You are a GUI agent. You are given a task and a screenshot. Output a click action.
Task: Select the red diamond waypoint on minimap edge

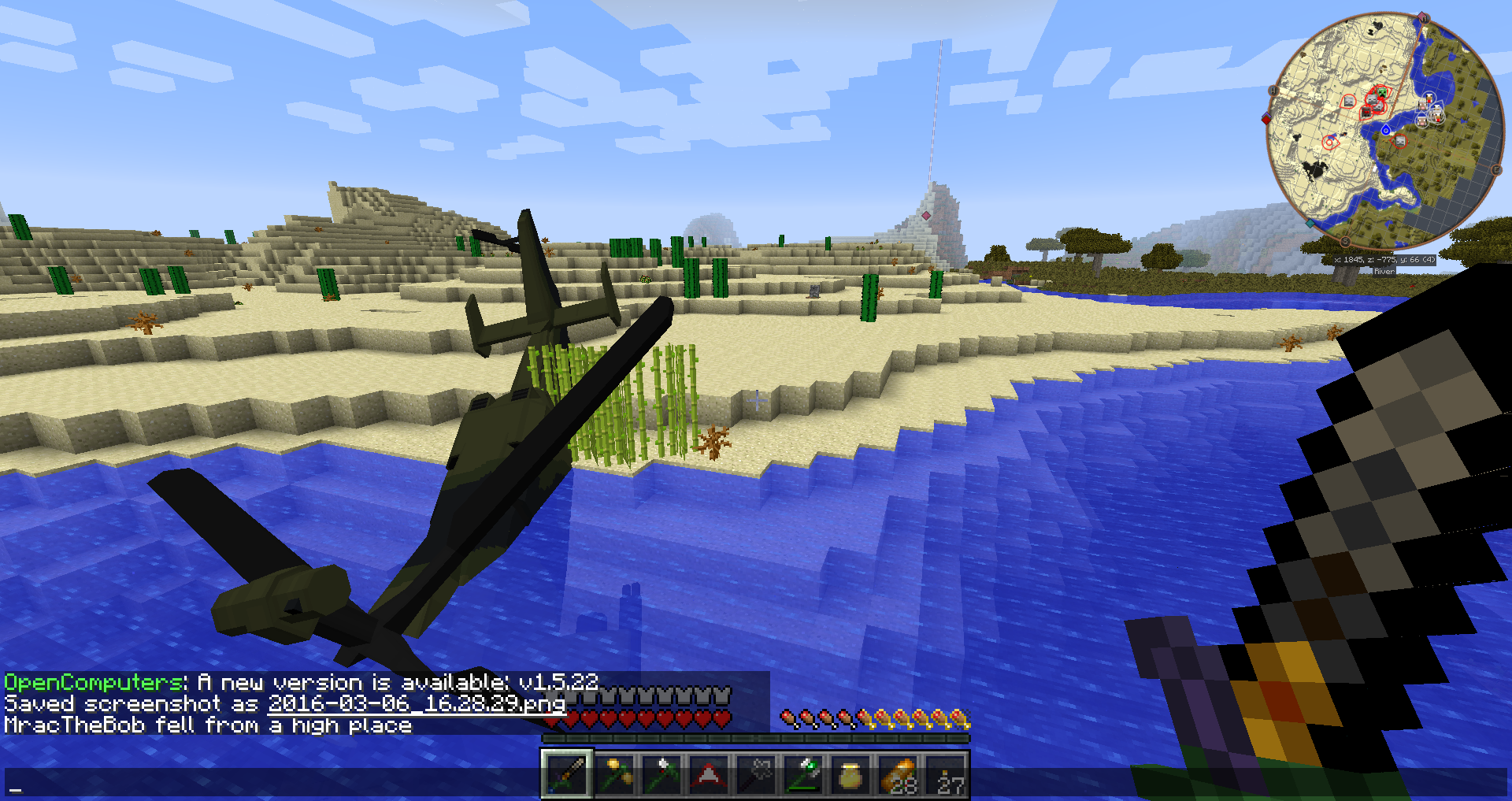[1266, 119]
